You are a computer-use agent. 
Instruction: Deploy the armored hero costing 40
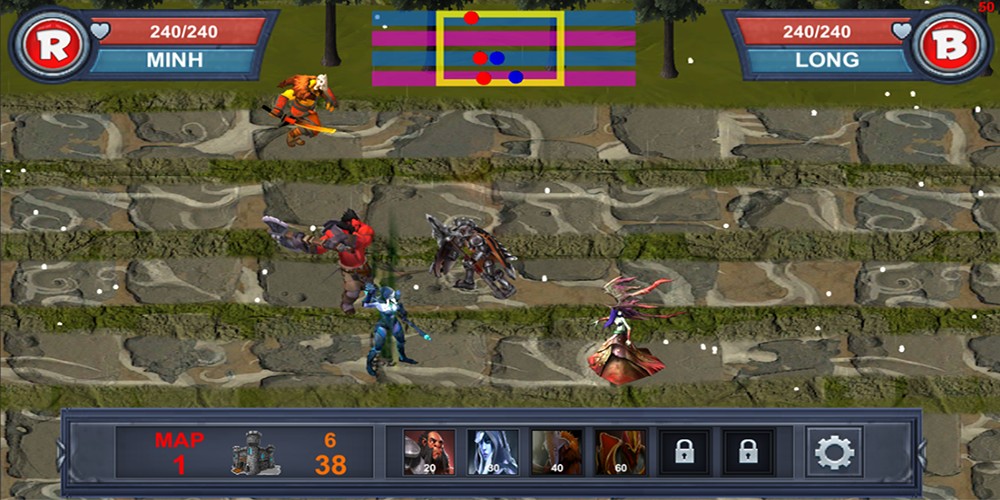[557, 452]
